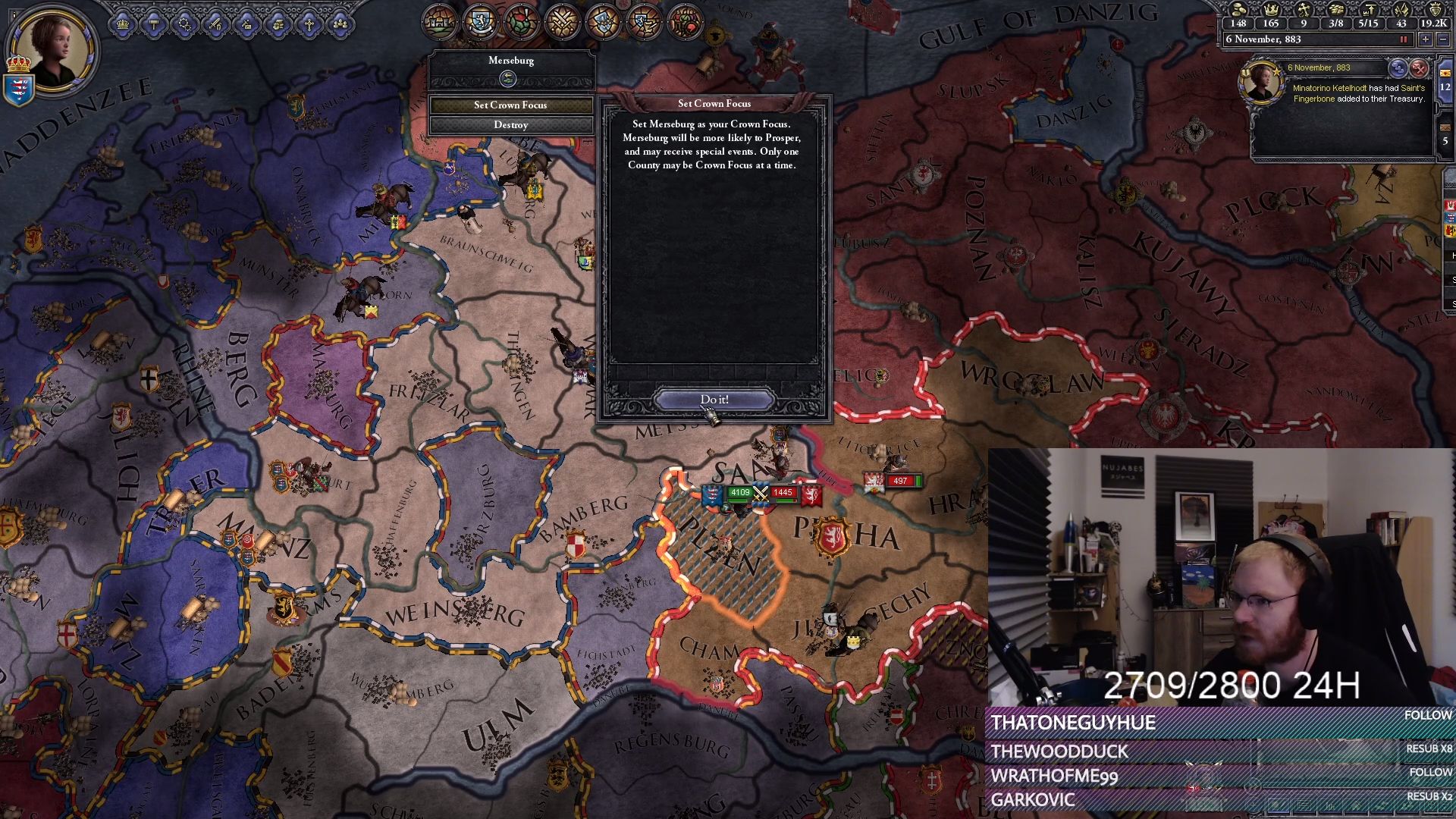Open the plots screen via the interlocking rings icon
Screen dimensions: 1456x819
[x=184, y=24]
